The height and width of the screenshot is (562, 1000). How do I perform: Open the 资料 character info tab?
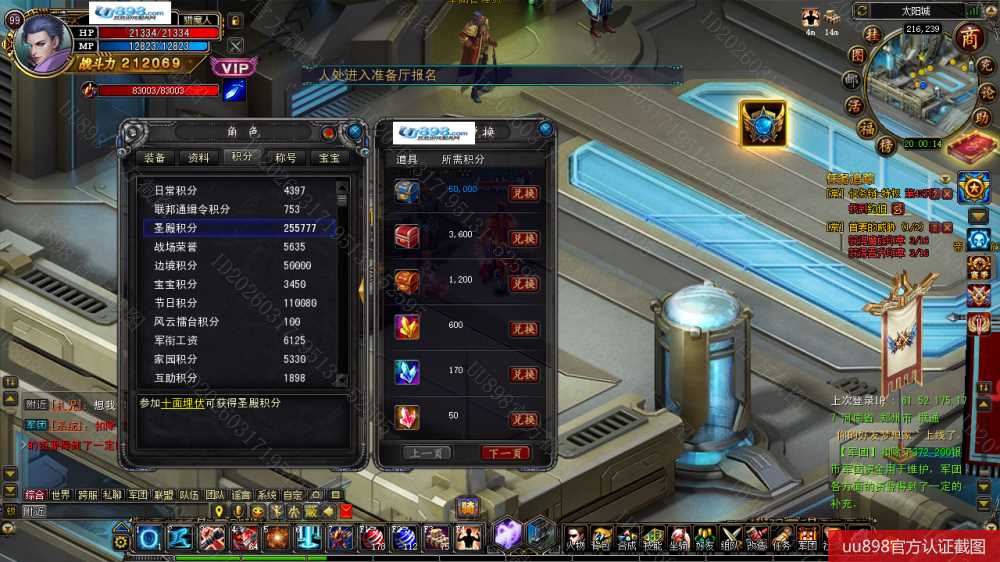coord(198,157)
